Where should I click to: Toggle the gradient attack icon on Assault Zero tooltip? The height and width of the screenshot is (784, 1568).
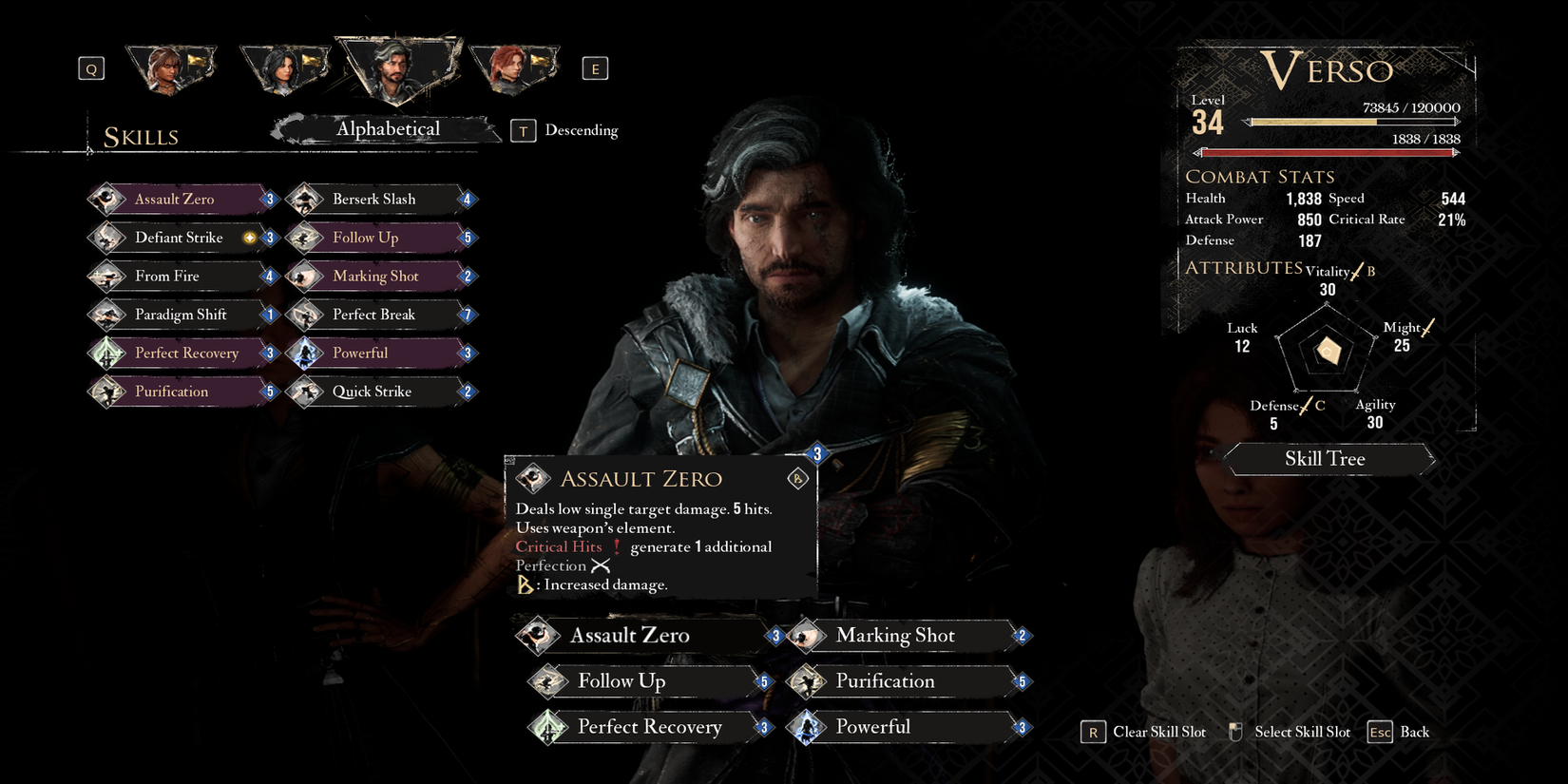pos(798,478)
